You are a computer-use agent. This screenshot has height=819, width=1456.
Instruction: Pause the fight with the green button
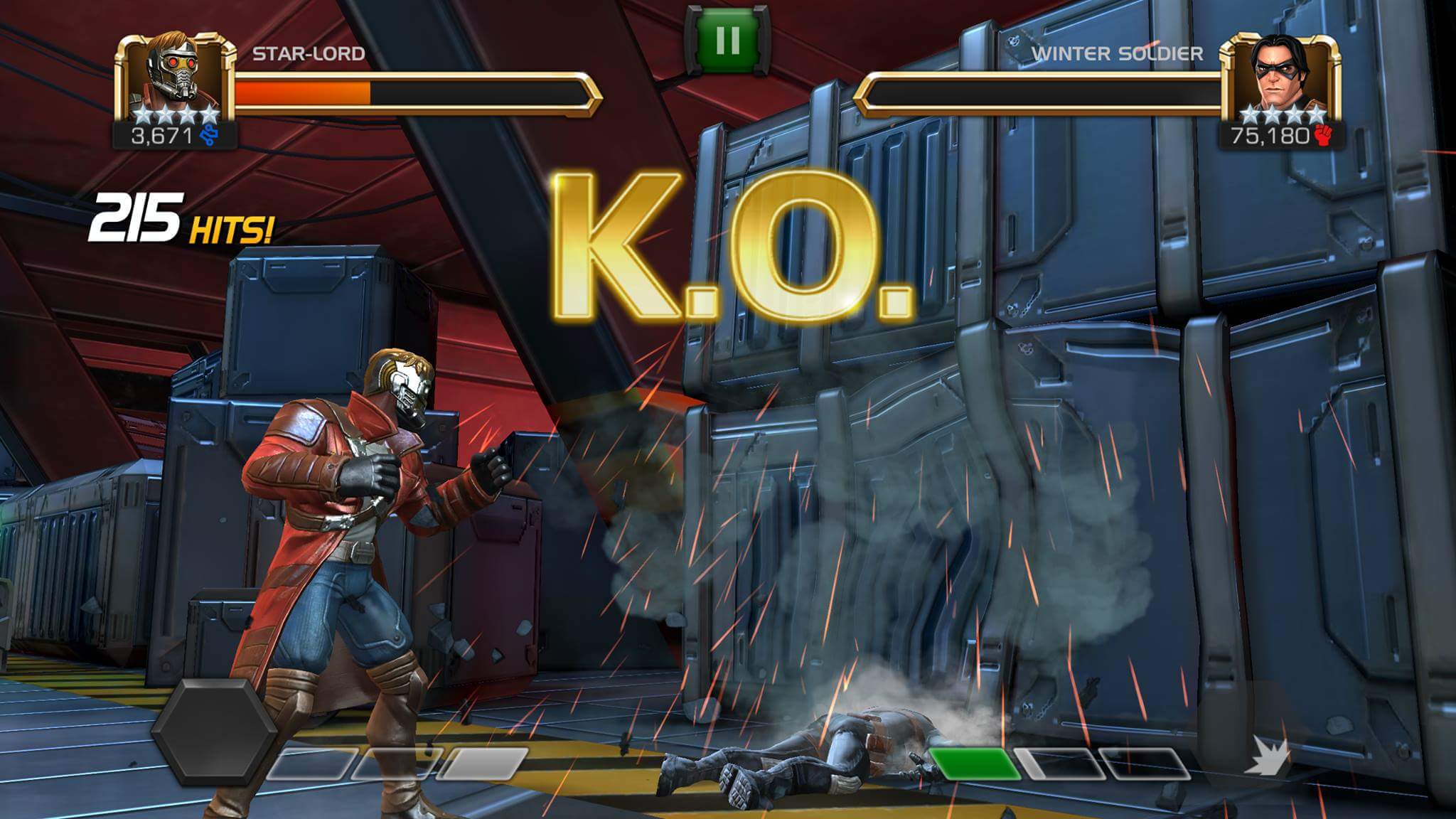tap(728, 40)
